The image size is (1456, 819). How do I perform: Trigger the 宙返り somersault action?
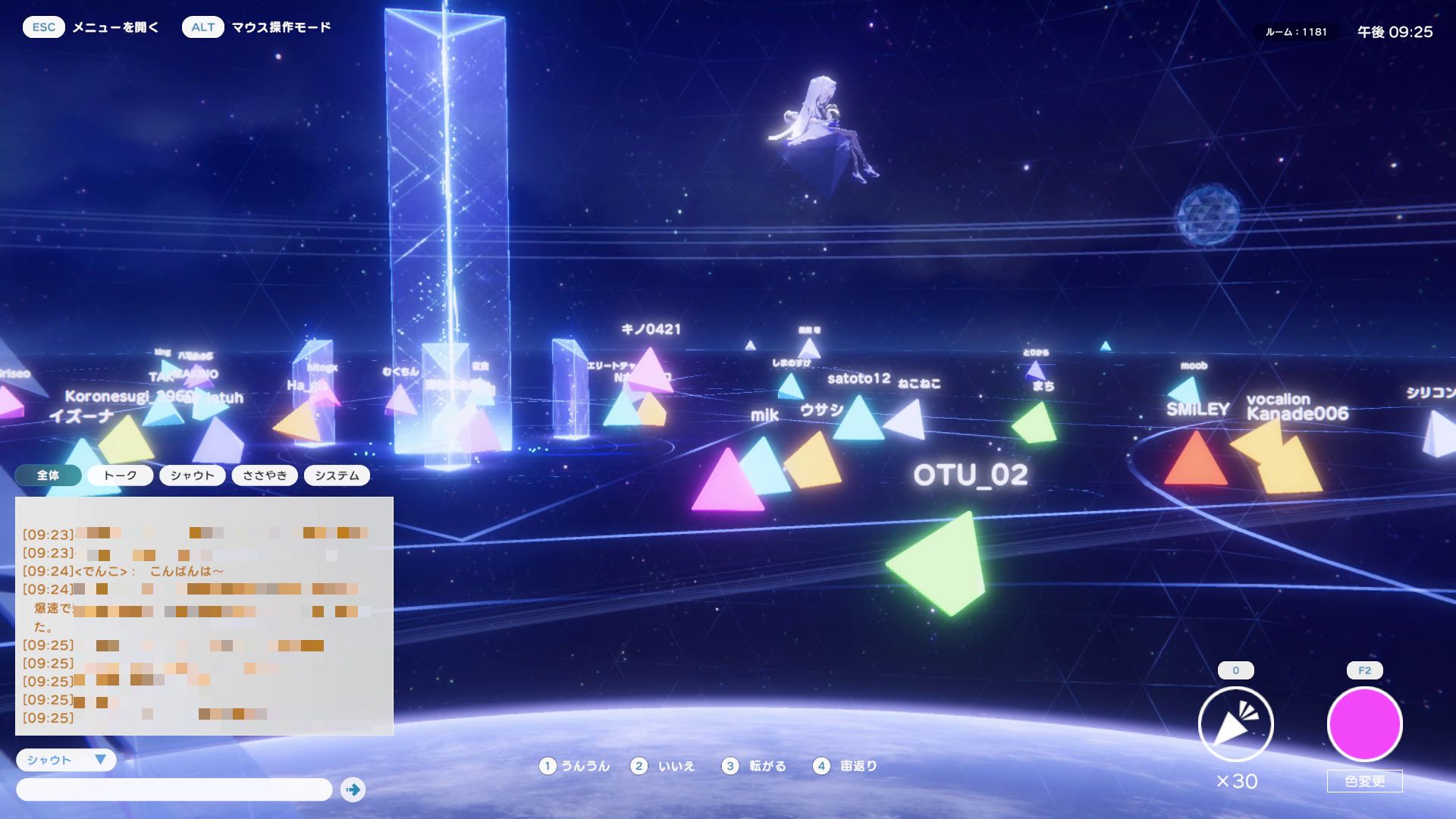pyautogui.click(x=846, y=766)
